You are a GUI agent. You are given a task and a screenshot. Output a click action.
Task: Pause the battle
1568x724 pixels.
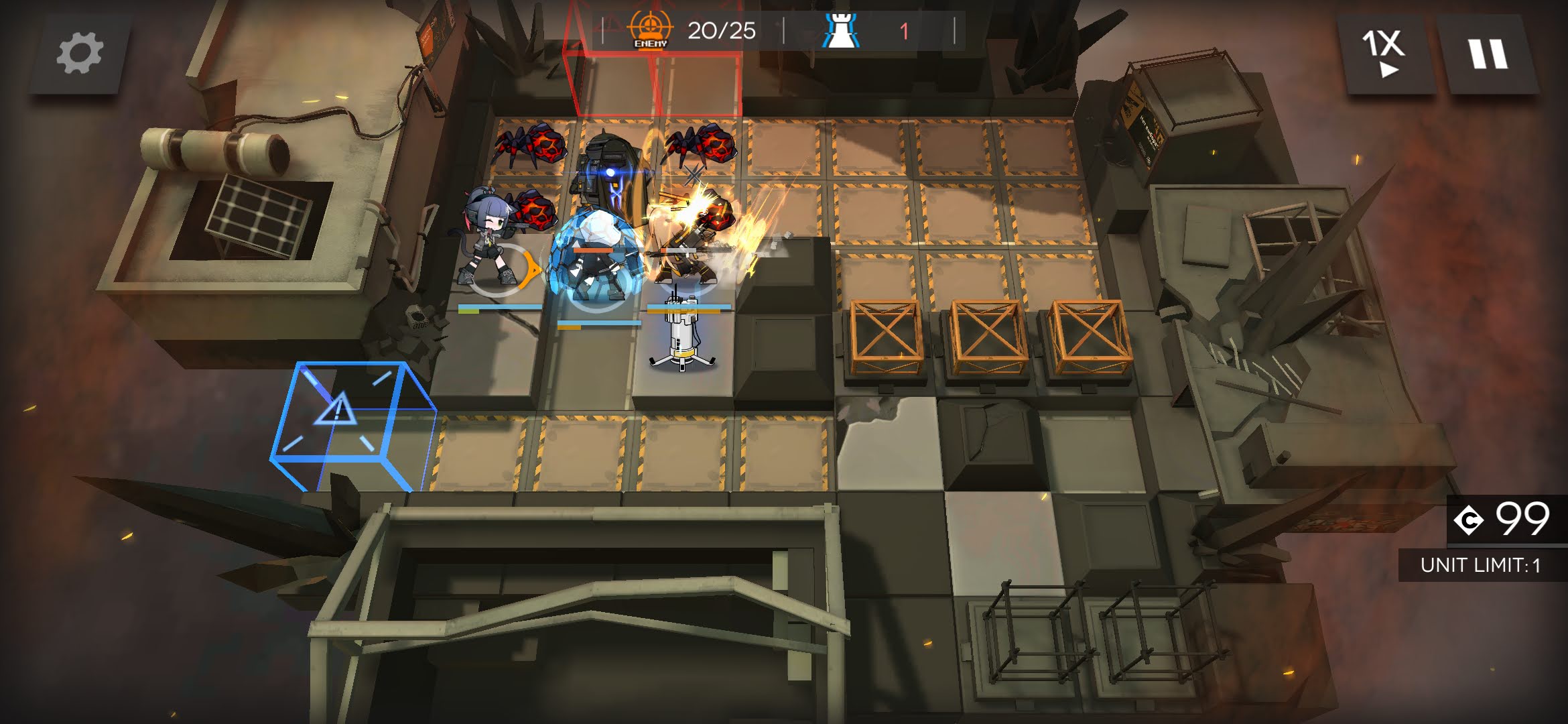click(x=1488, y=54)
